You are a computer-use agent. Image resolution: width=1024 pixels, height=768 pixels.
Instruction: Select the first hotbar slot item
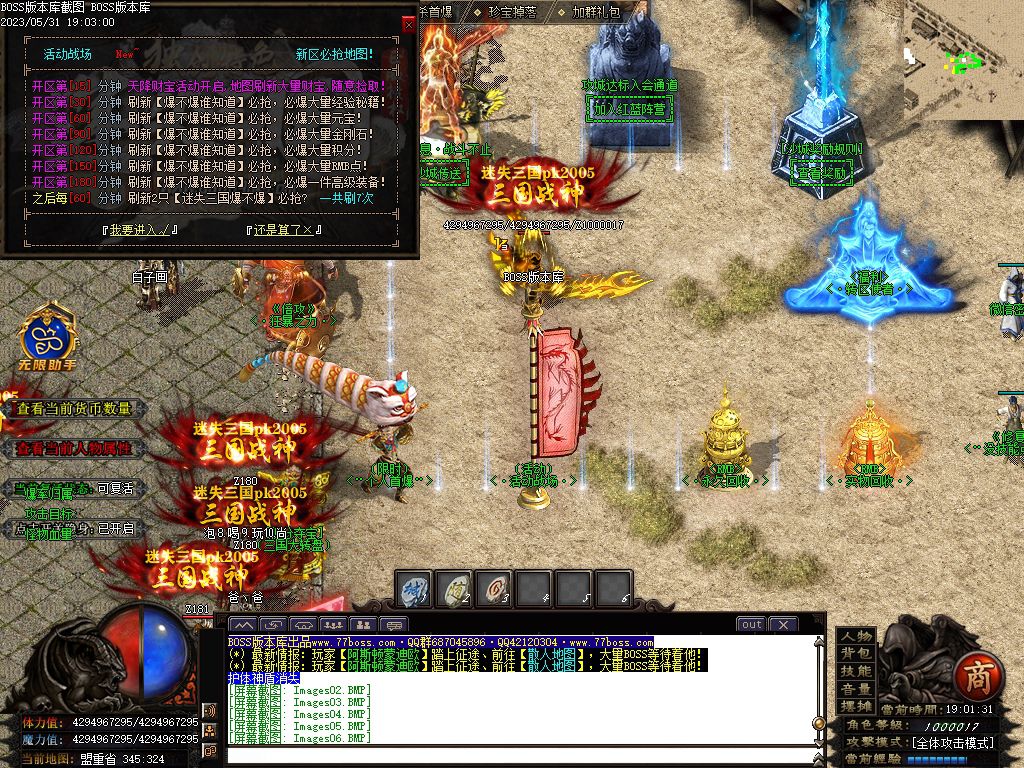[415, 589]
